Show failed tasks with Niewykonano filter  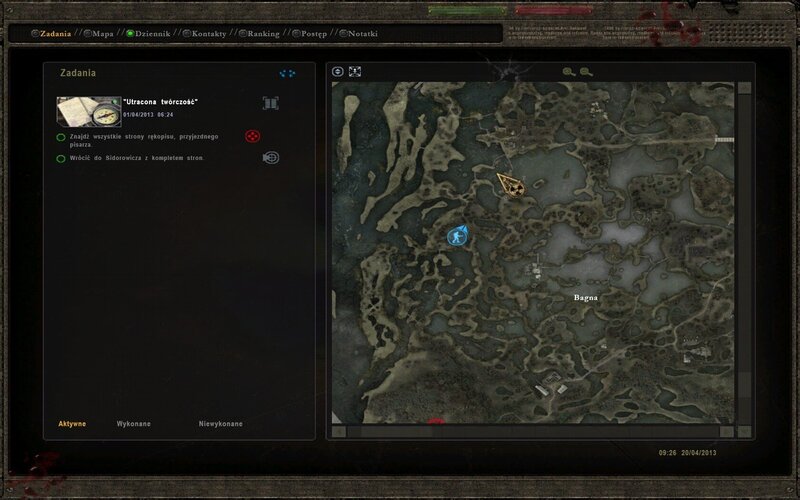[220, 424]
